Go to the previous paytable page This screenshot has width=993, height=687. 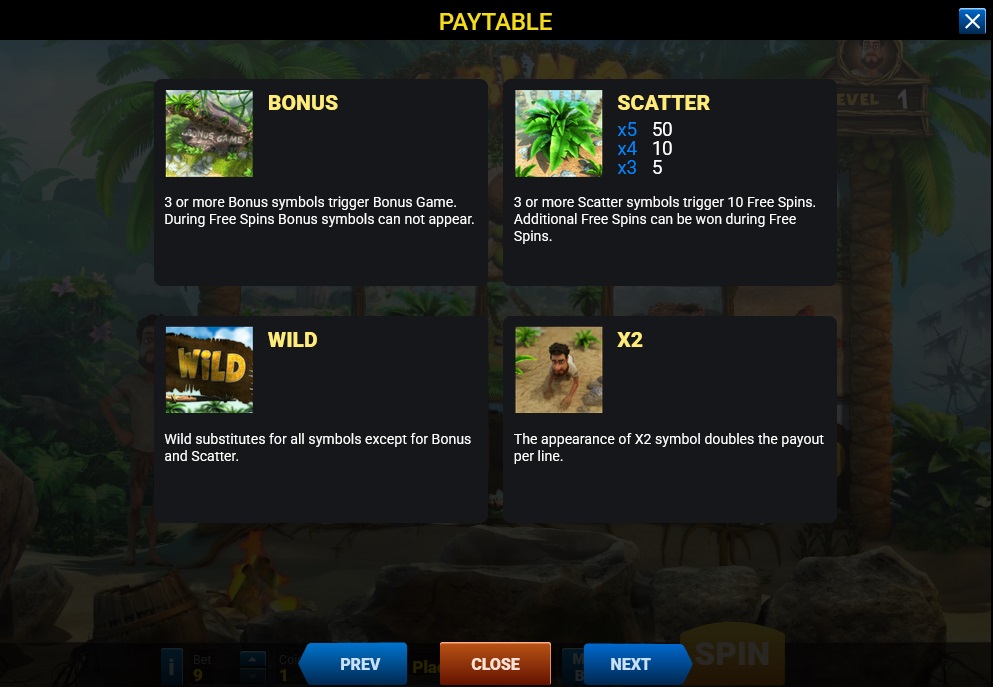point(357,664)
